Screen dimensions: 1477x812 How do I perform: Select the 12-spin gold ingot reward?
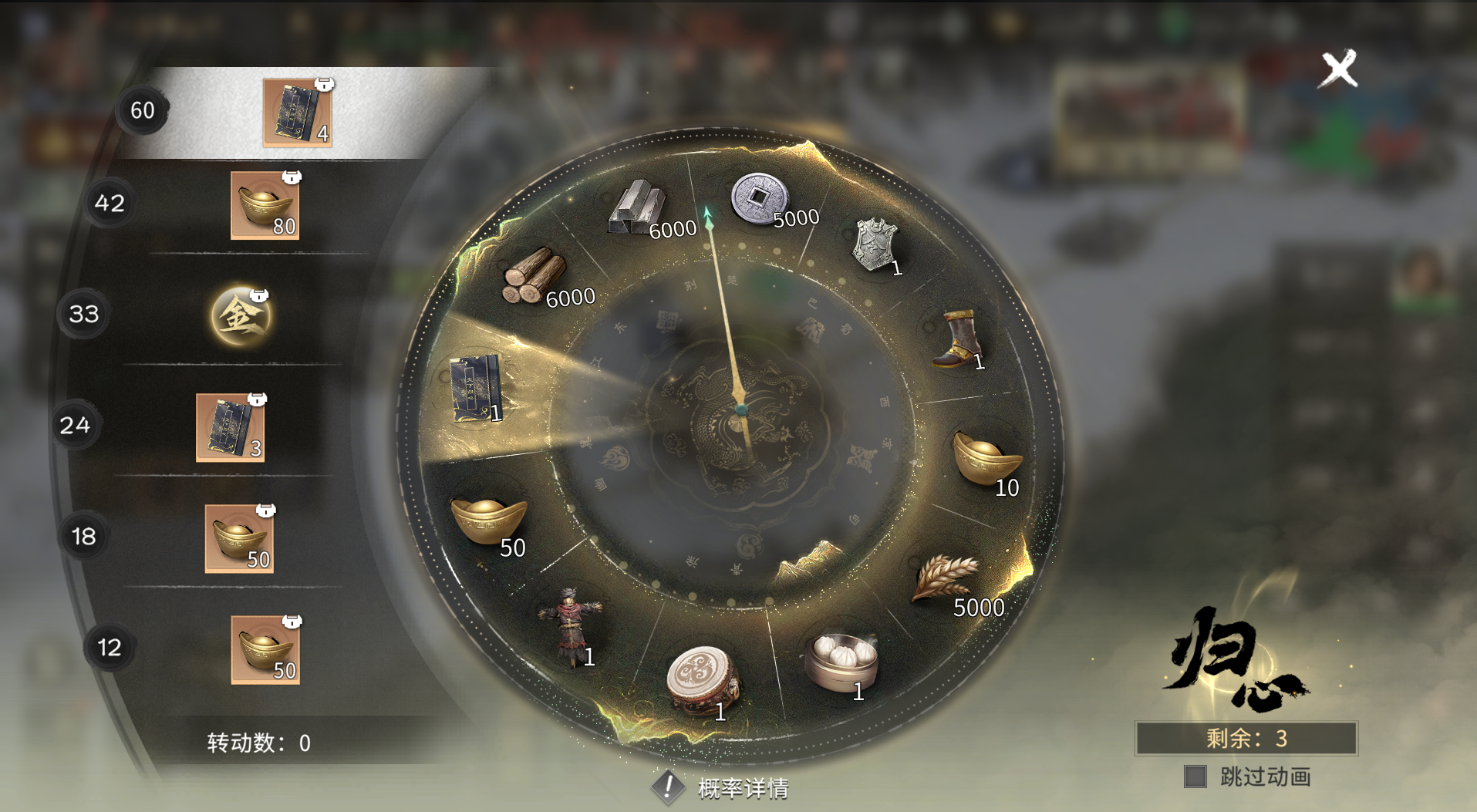(265, 649)
